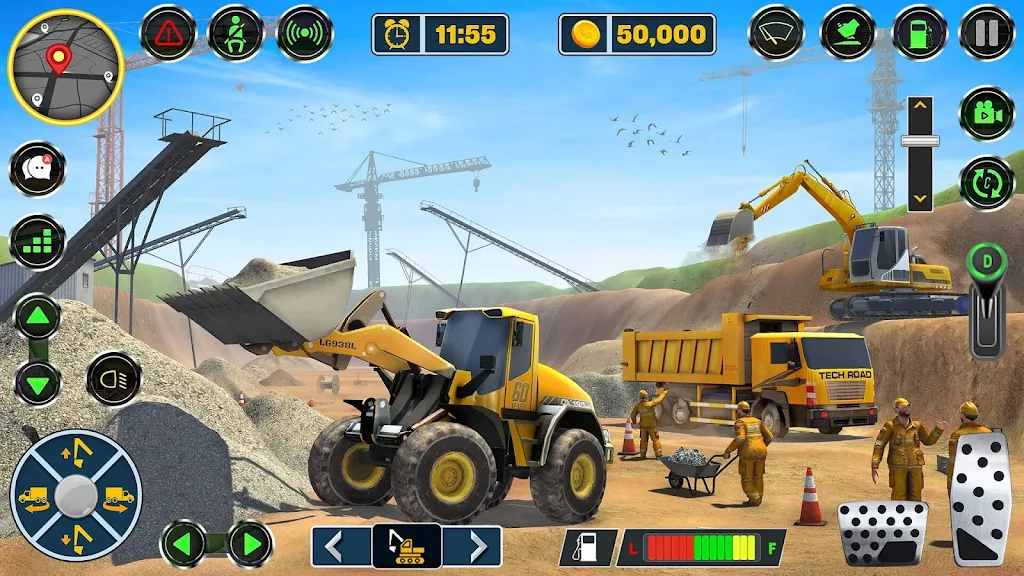
Task: Switch the camera view
Action: [x=987, y=113]
